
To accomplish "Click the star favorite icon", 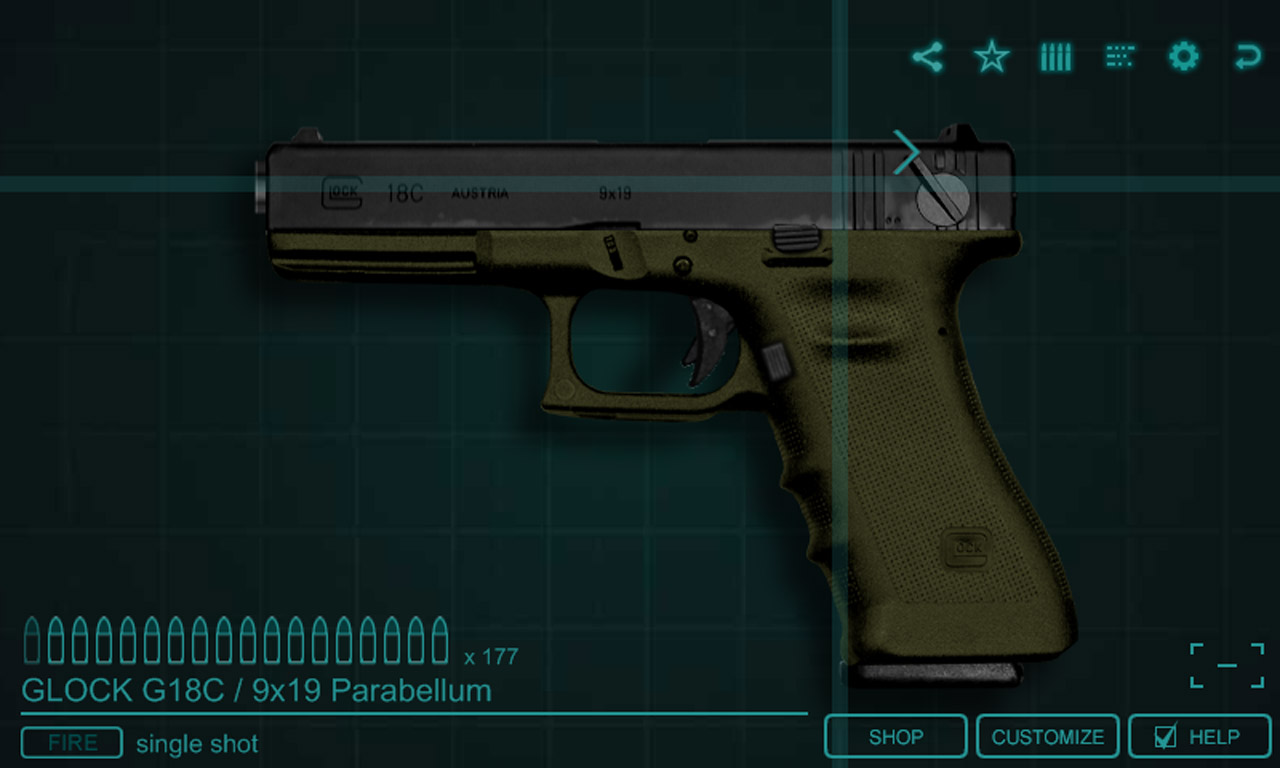I will [x=991, y=57].
